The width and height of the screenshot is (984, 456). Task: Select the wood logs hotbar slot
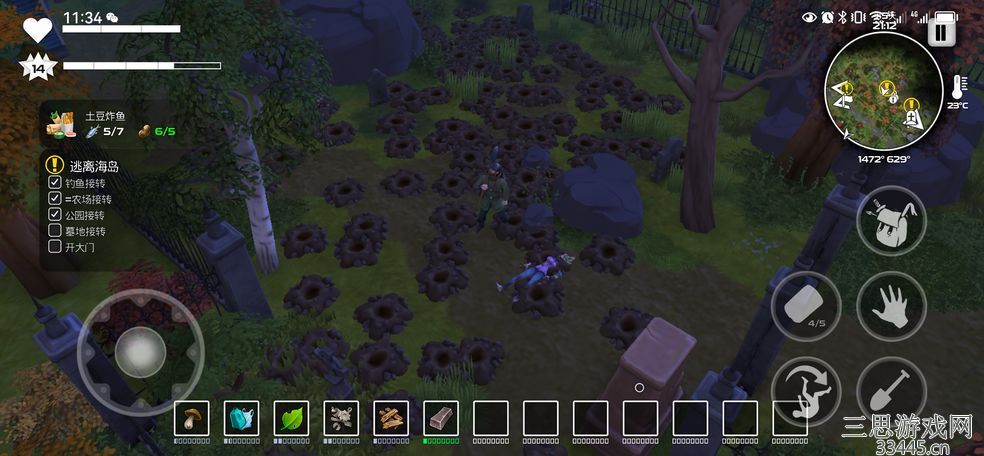click(x=391, y=418)
